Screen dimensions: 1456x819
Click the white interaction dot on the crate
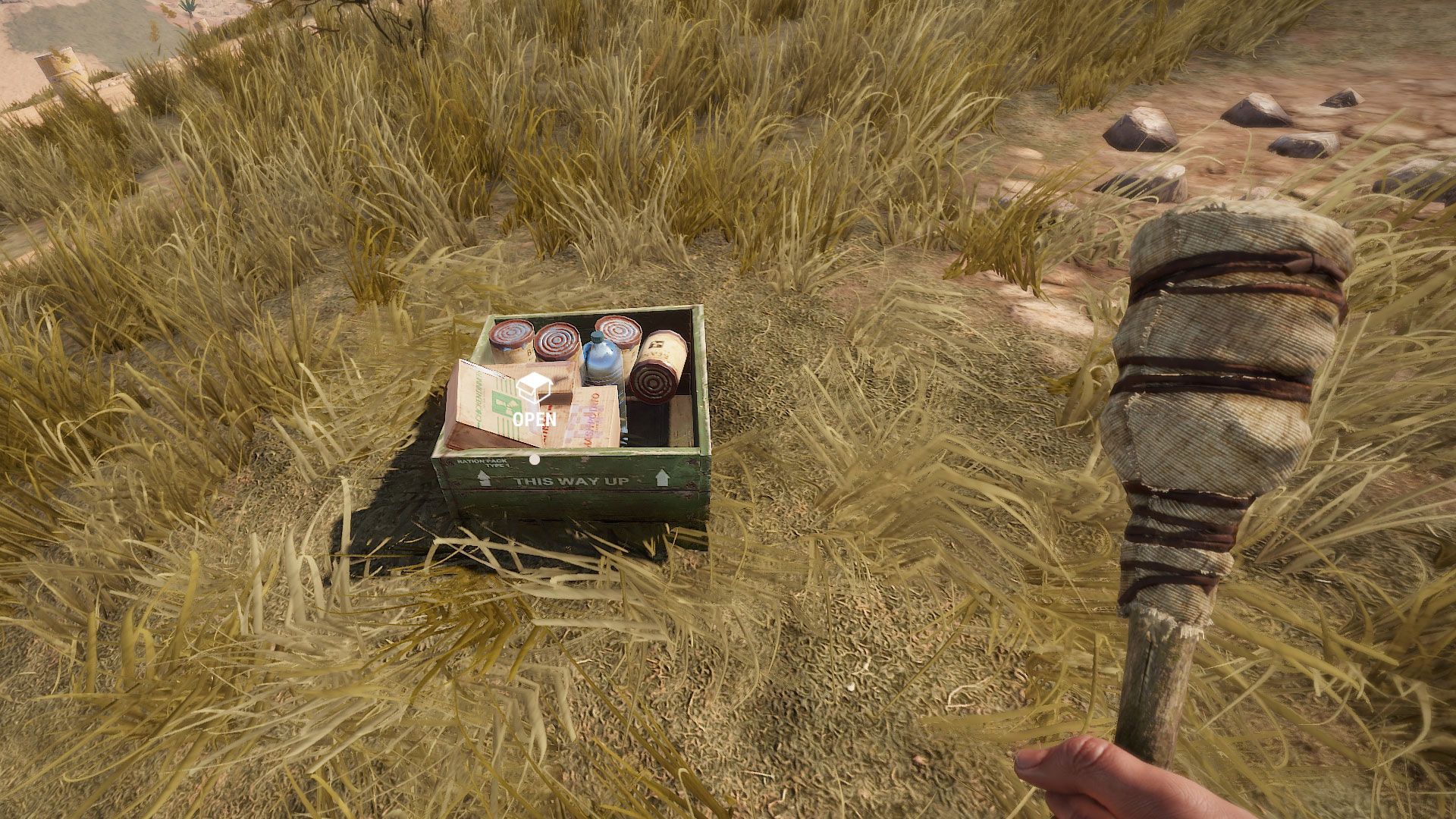(x=535, y=460)
